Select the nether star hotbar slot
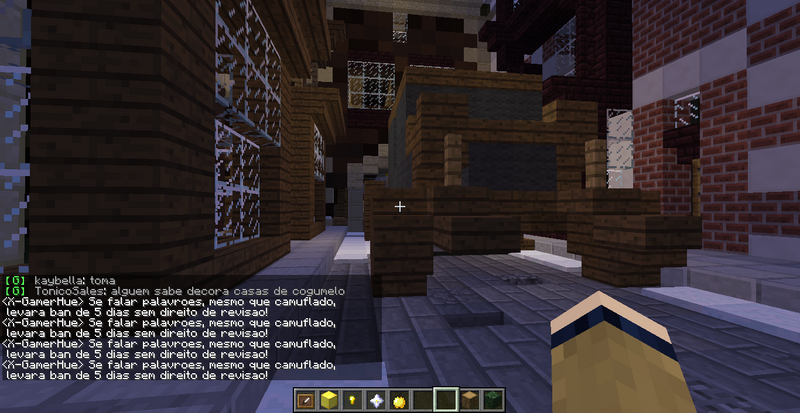800x413 pixels. pyautogui.click(x=376, y=400)
